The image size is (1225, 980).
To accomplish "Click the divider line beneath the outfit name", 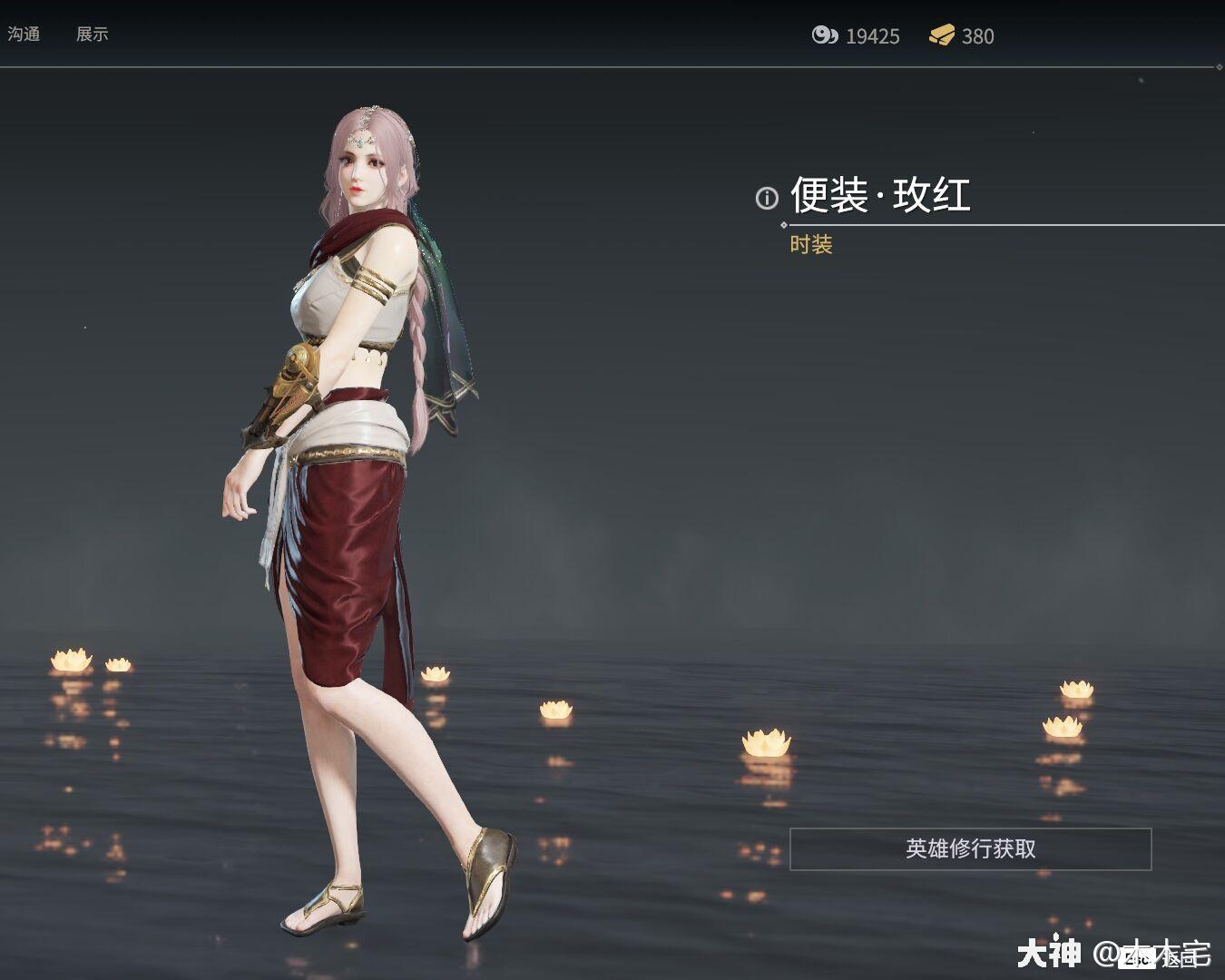I will click(998, 224).
